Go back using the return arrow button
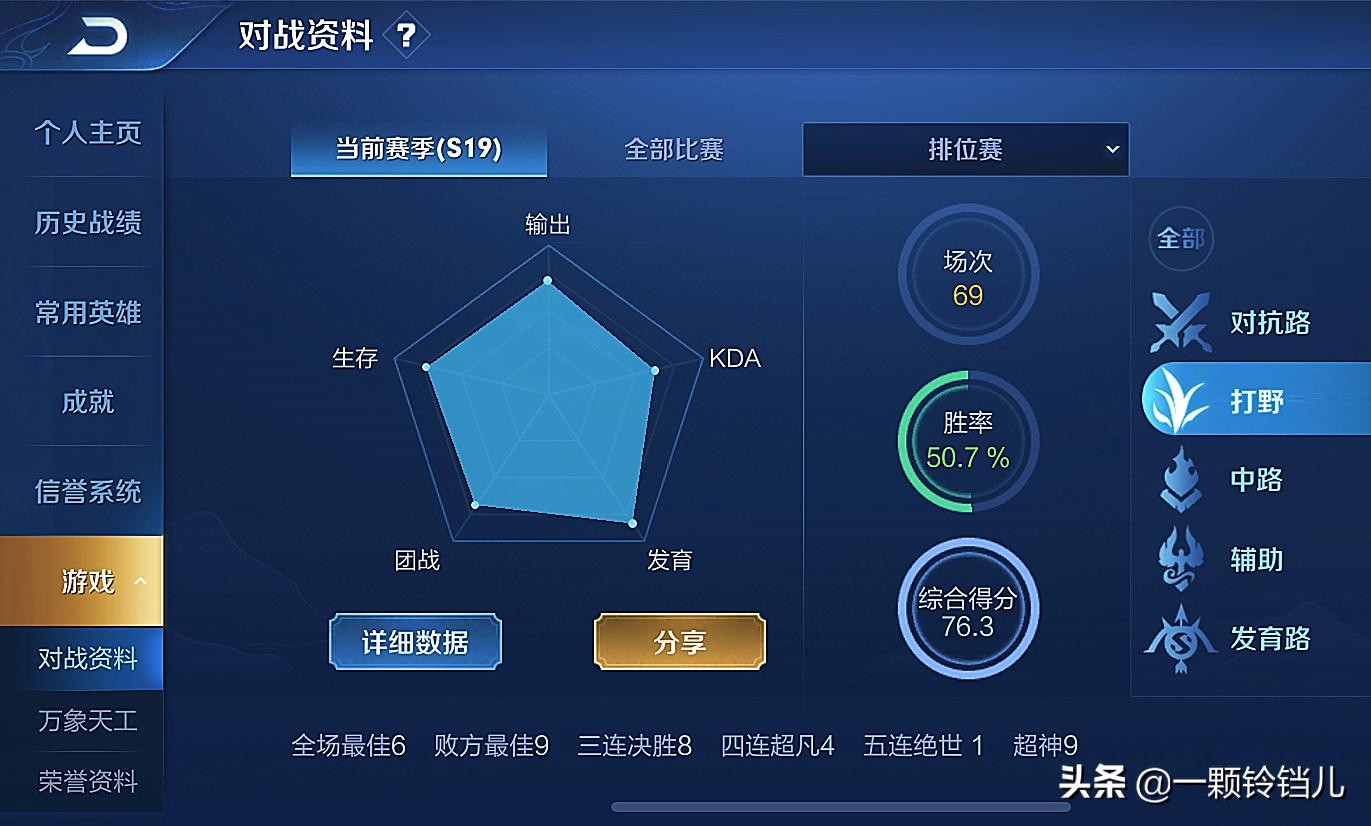Image resolution: width=1371 pixels, height=826 pixels. coord(98,36)
